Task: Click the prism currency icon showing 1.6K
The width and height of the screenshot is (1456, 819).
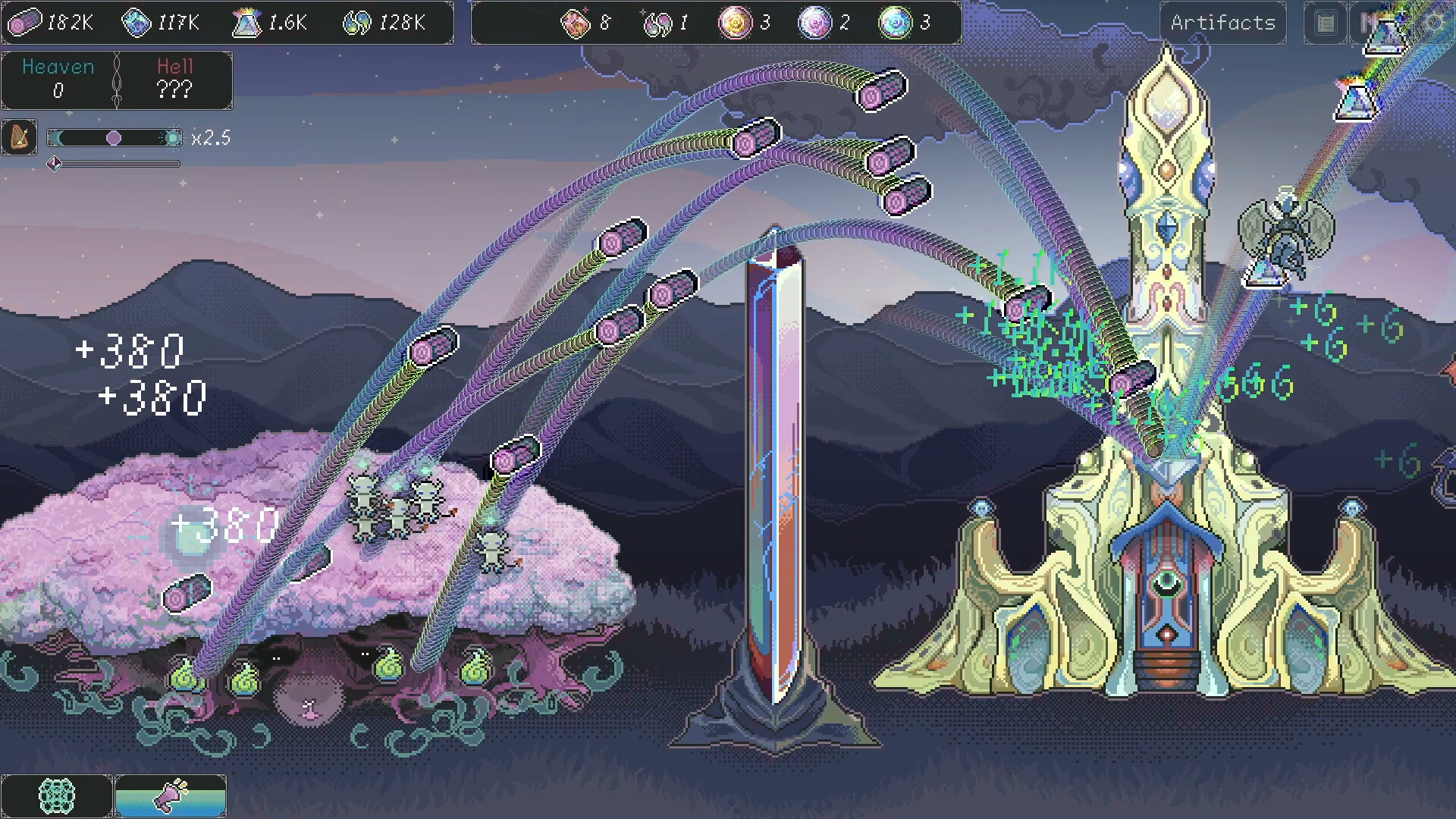Action: click(x=247, y=22)
